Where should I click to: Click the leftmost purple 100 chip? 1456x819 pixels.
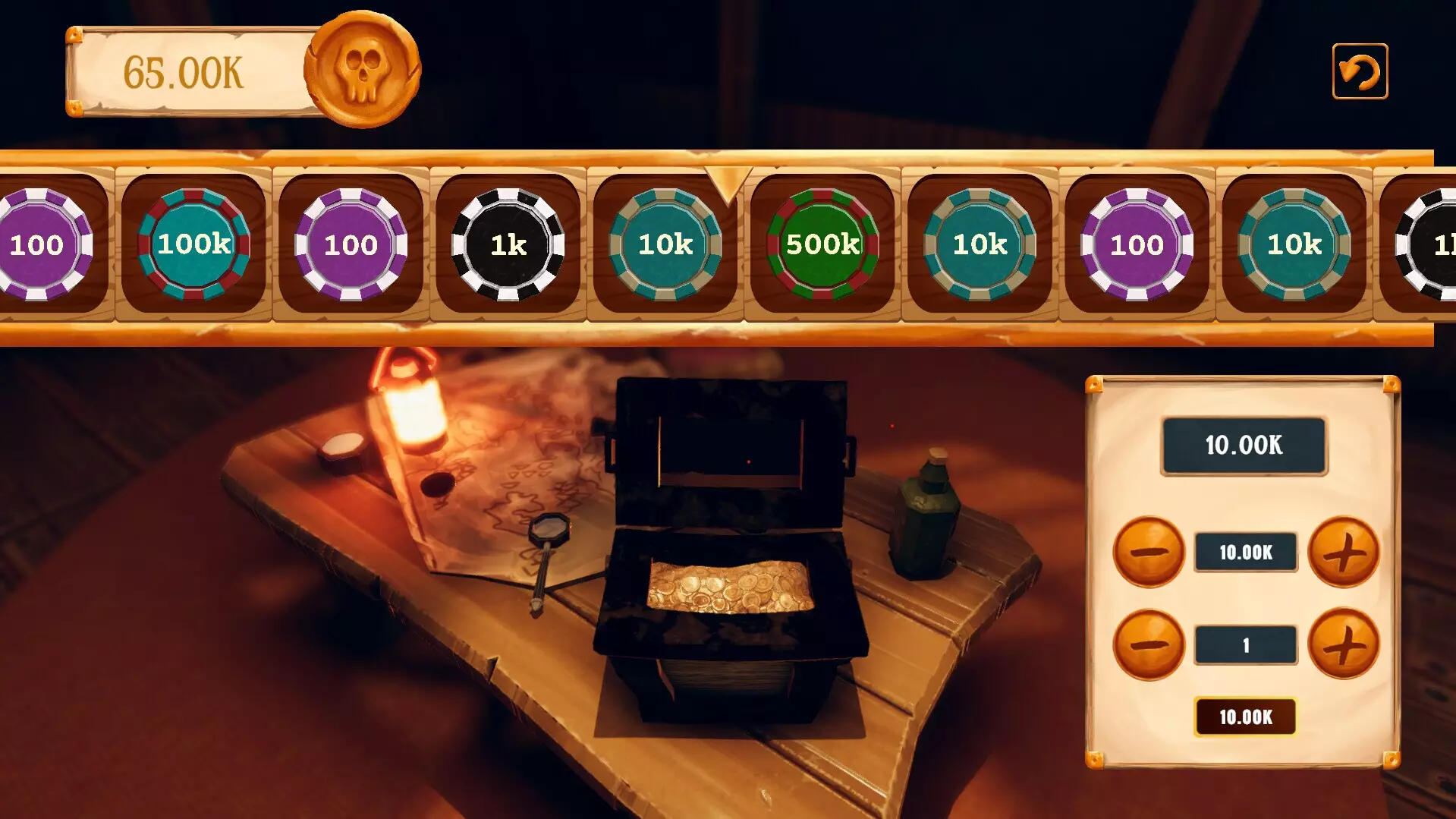pos(38,244)
